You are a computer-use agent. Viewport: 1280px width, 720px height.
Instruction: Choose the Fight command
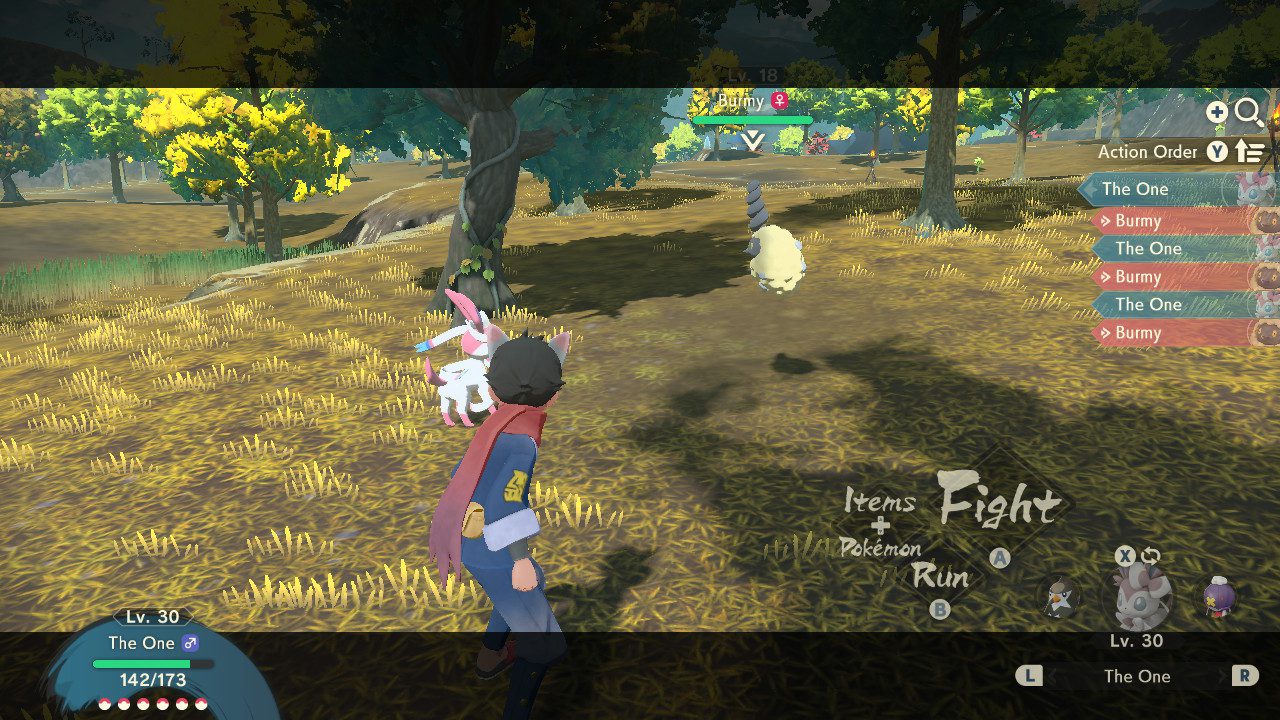click(x=999, y=503)
